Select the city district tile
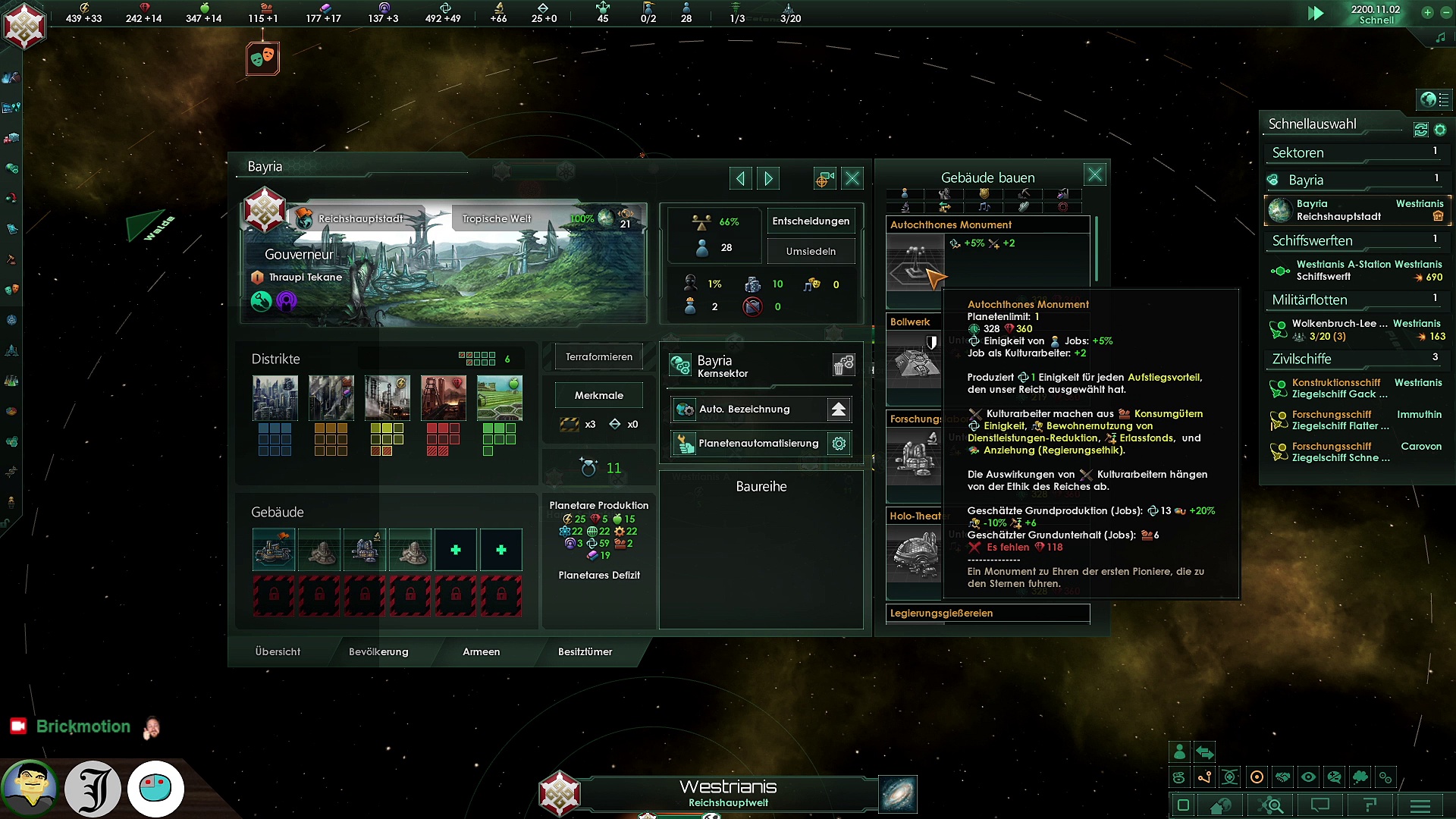This screenshot has height=819, width=1456. coord(275,398)
